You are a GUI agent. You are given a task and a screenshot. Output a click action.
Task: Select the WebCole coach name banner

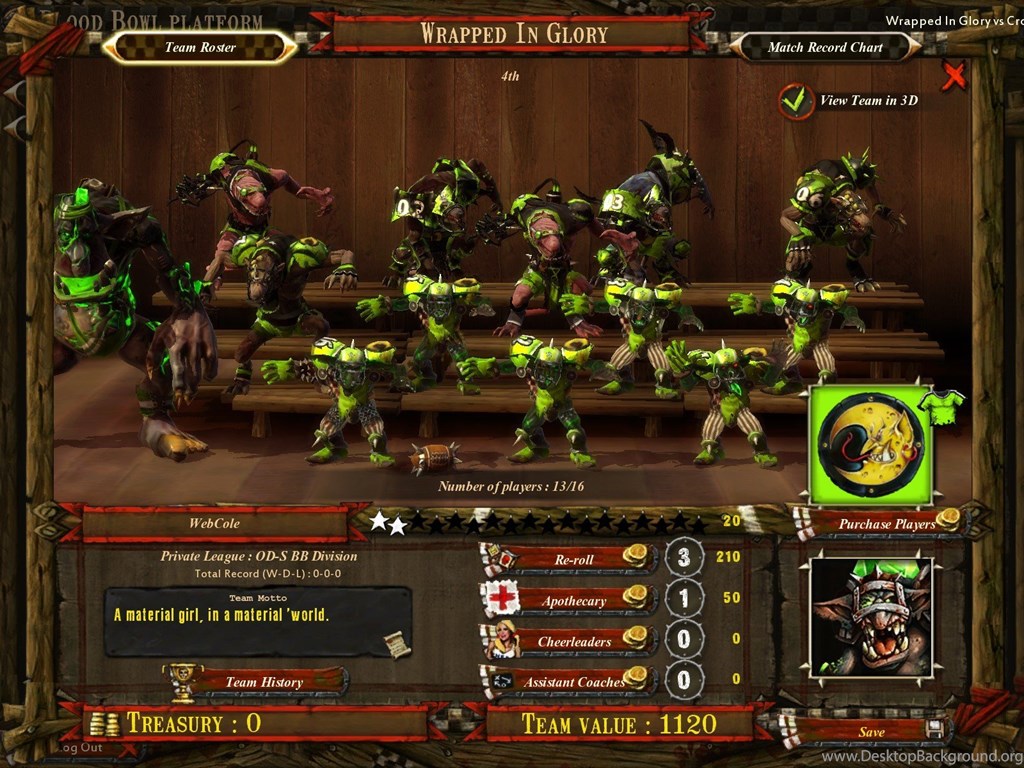pos(214,523)
